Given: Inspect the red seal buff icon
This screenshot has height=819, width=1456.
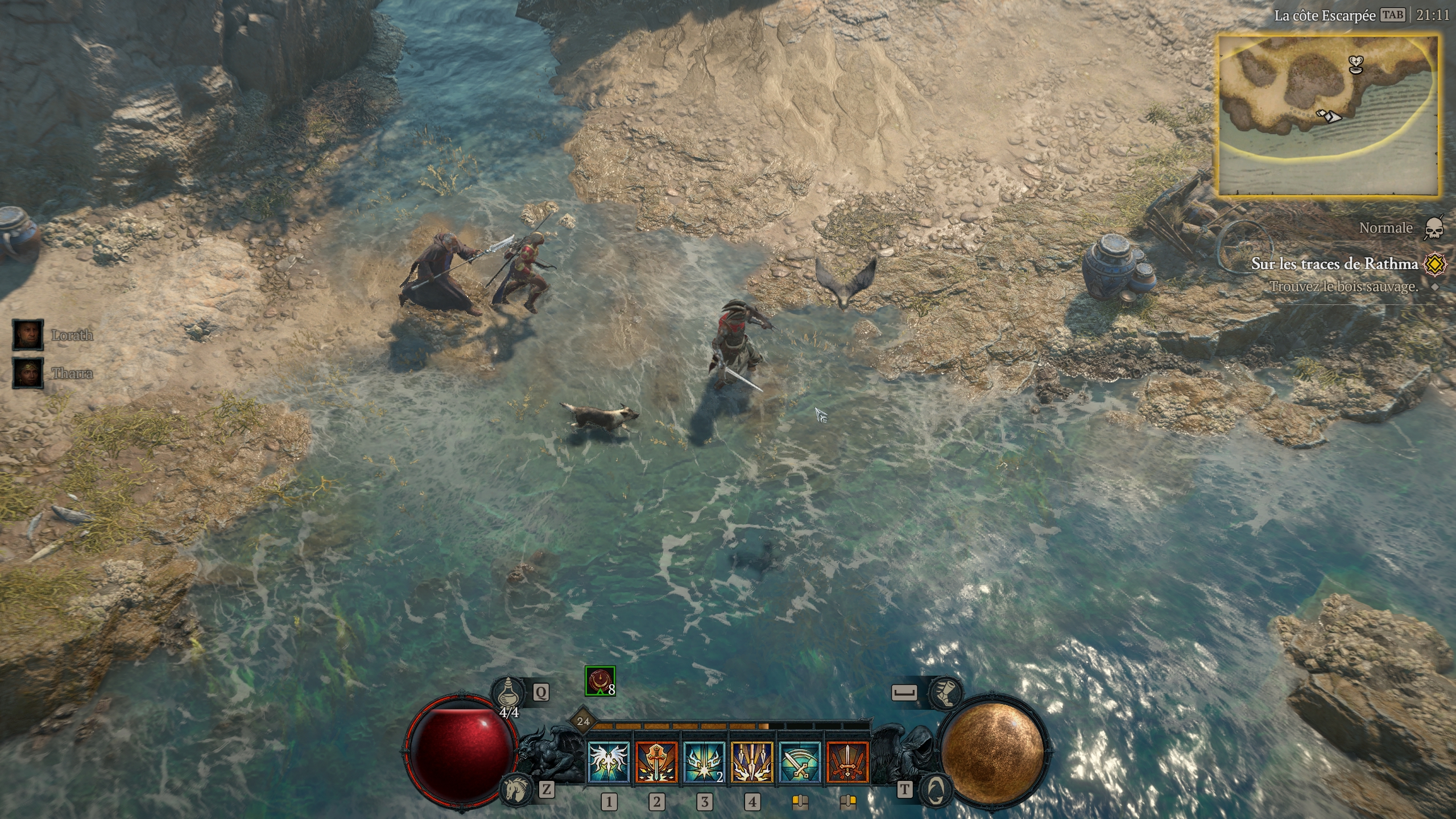Looking at the screenshot, I should tap(600, 680).
